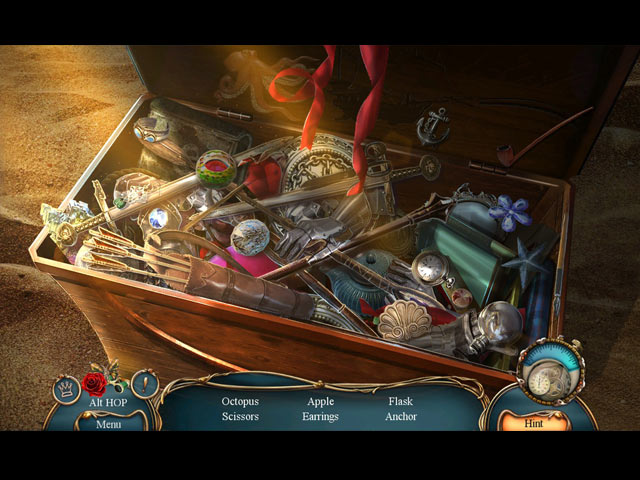Select the Scissors entry in the list
This screenshot has height=480, width=640.
click(240, 416)
